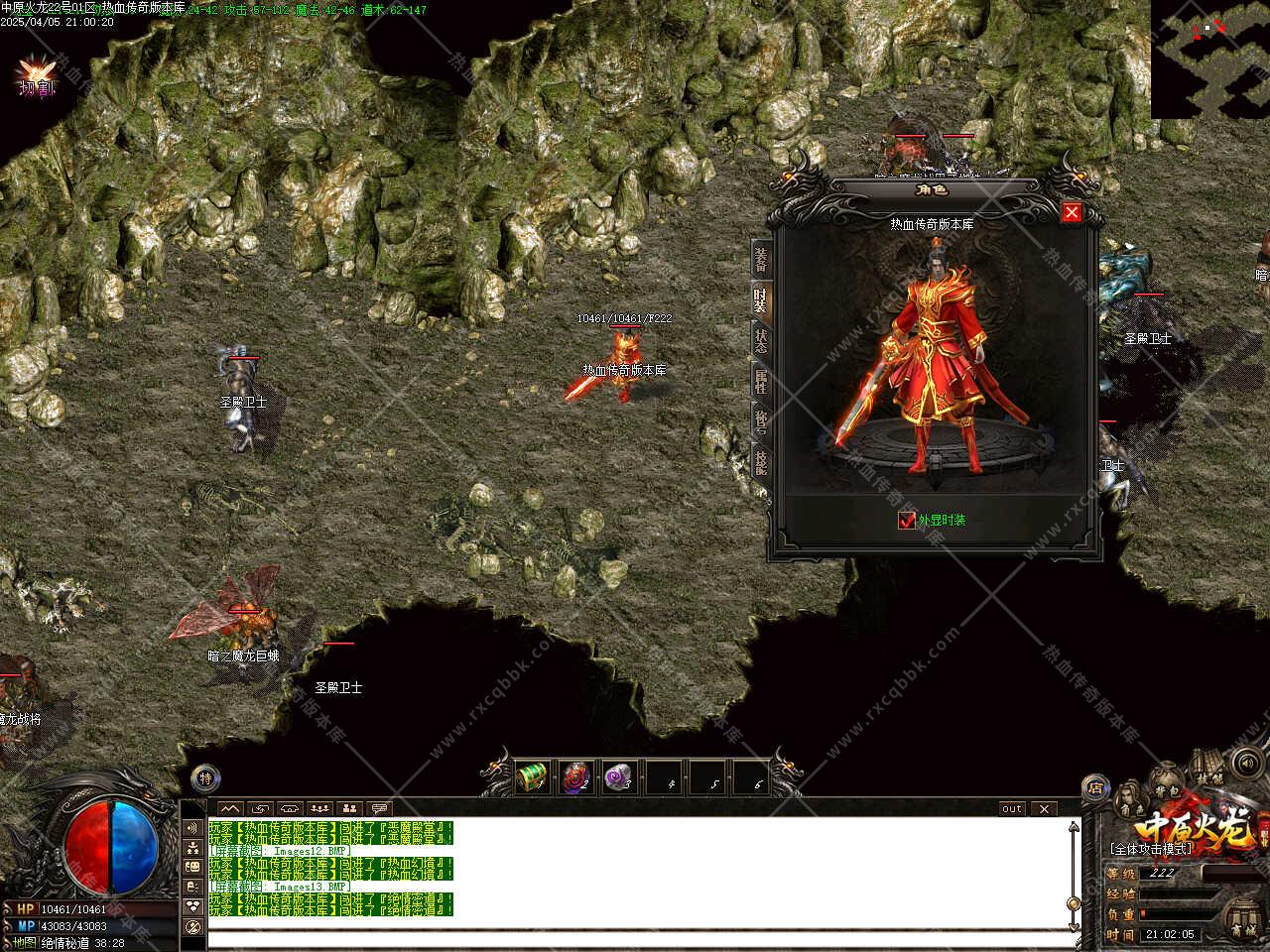Select the 时装 fashion tab

pyautogui.click(x=760, y=299)
